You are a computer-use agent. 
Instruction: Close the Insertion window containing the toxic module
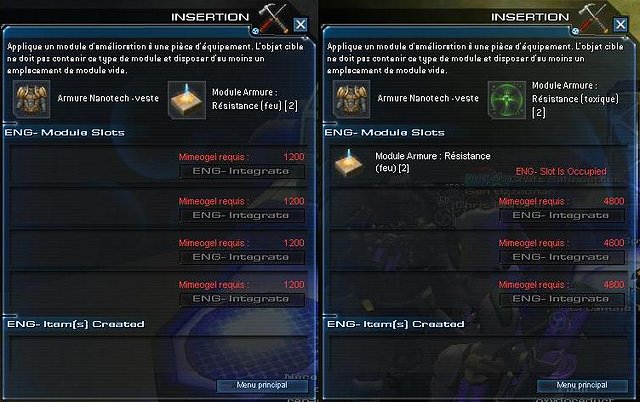[x=620, y=25]
